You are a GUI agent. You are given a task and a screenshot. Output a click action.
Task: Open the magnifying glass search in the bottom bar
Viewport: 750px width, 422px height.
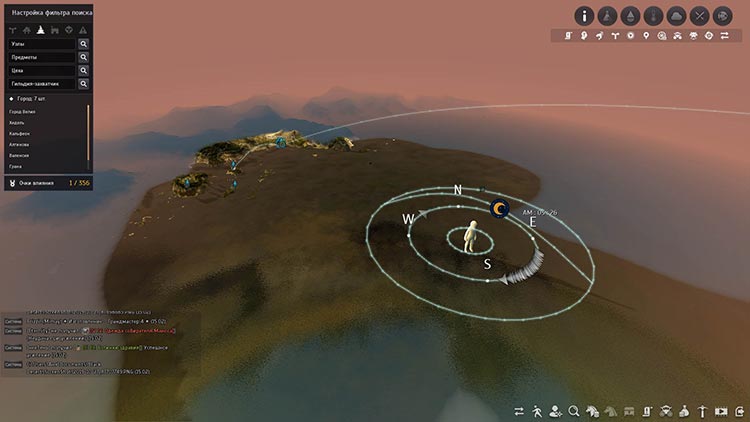[x=574, y=411]
